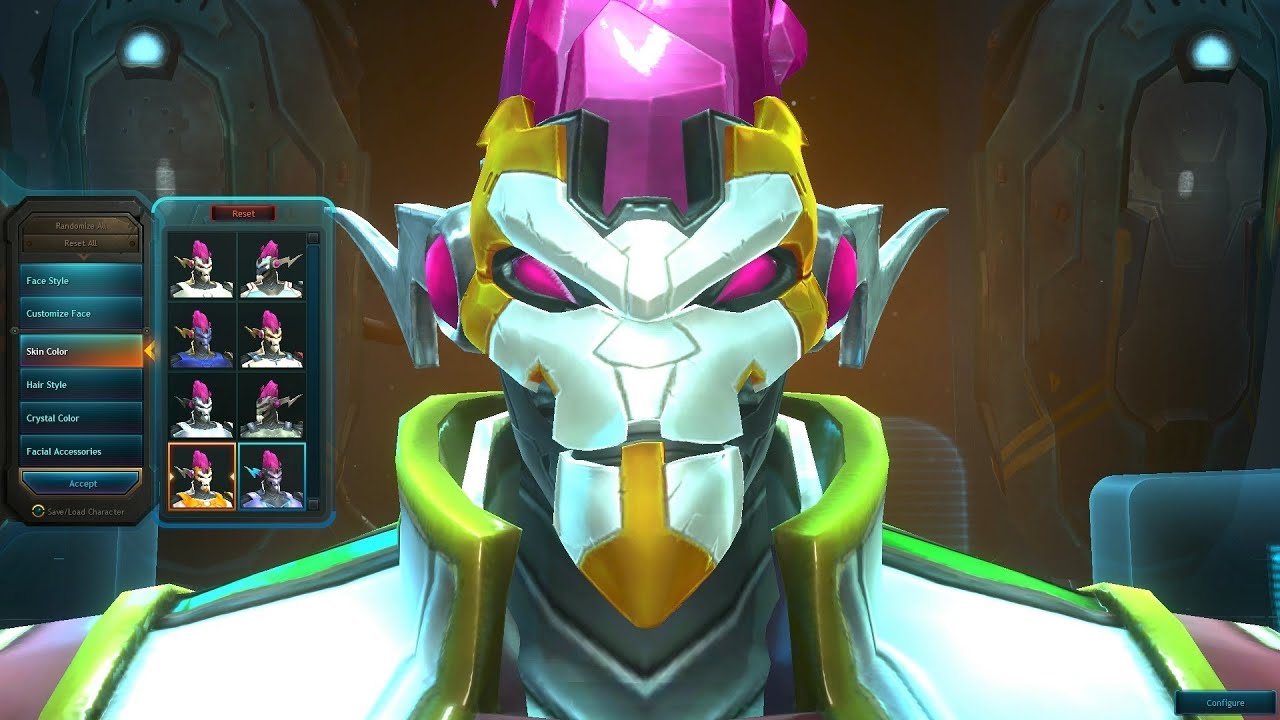The width and height of the screenshot is (1280, 720).
Task: Select the Customize Face entry
Action: point(81,314)
